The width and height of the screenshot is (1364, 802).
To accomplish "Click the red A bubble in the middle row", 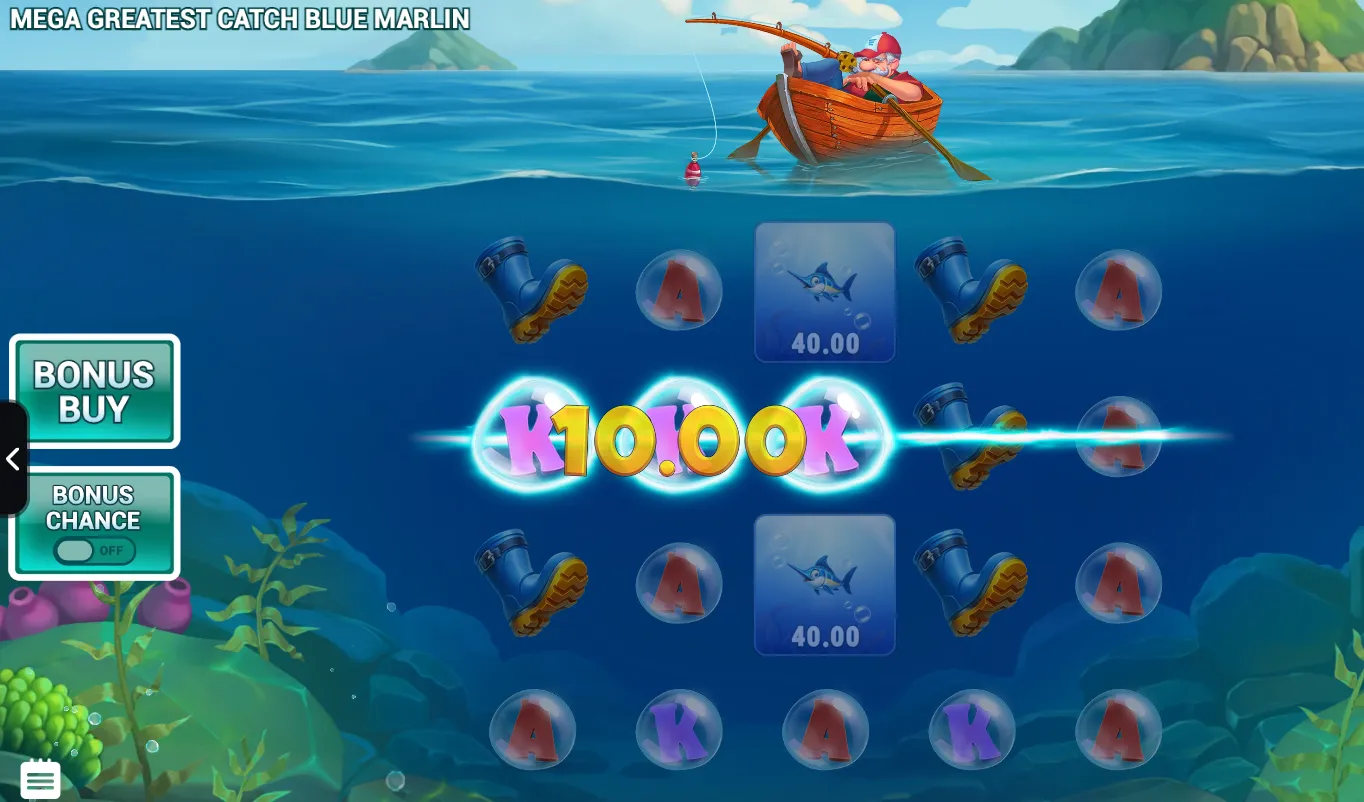I will (1117, 438).
